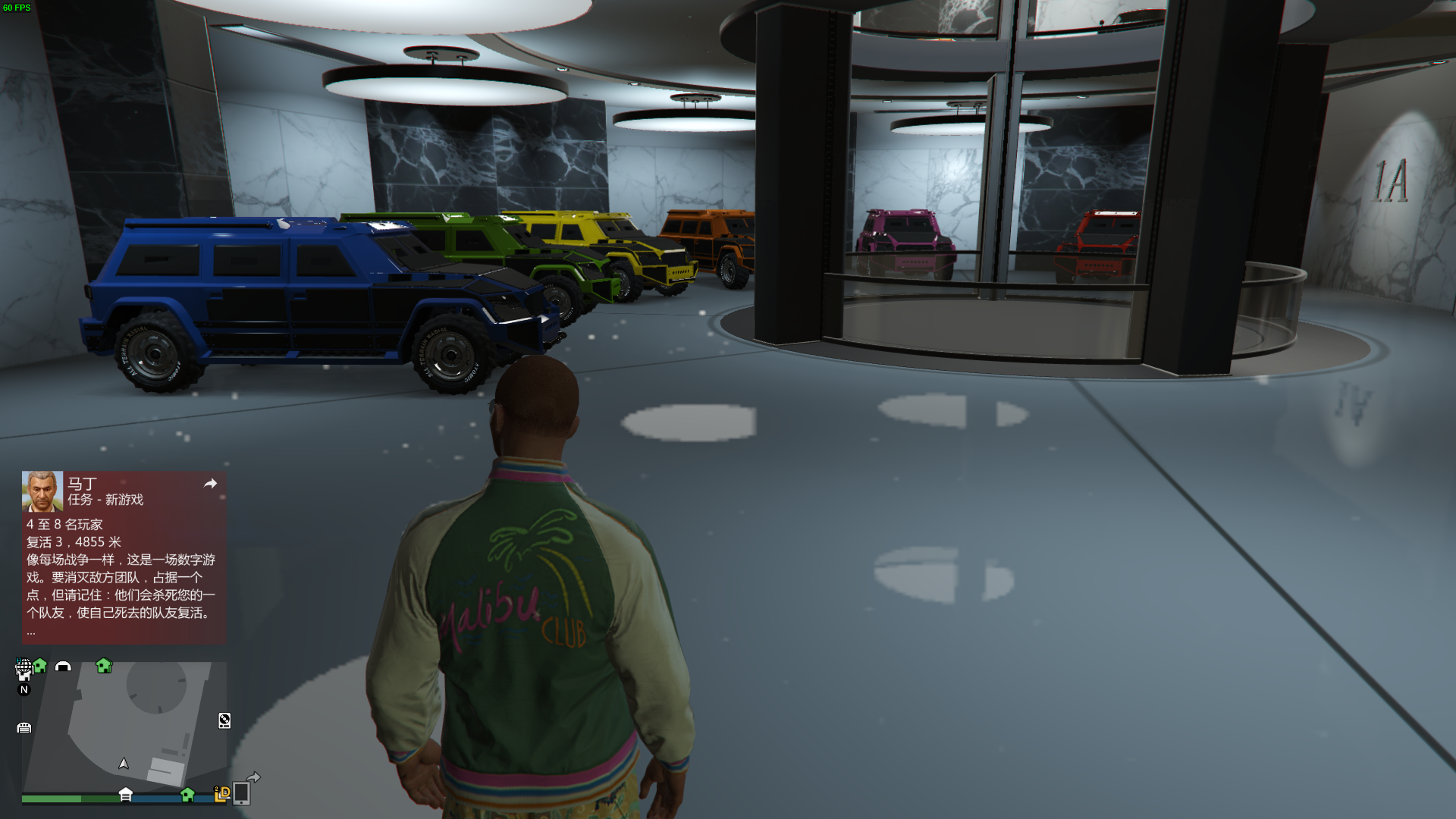Select the turntable record marker on minimap
This screenshot has height=819, width=1456.
pos(224,720)
